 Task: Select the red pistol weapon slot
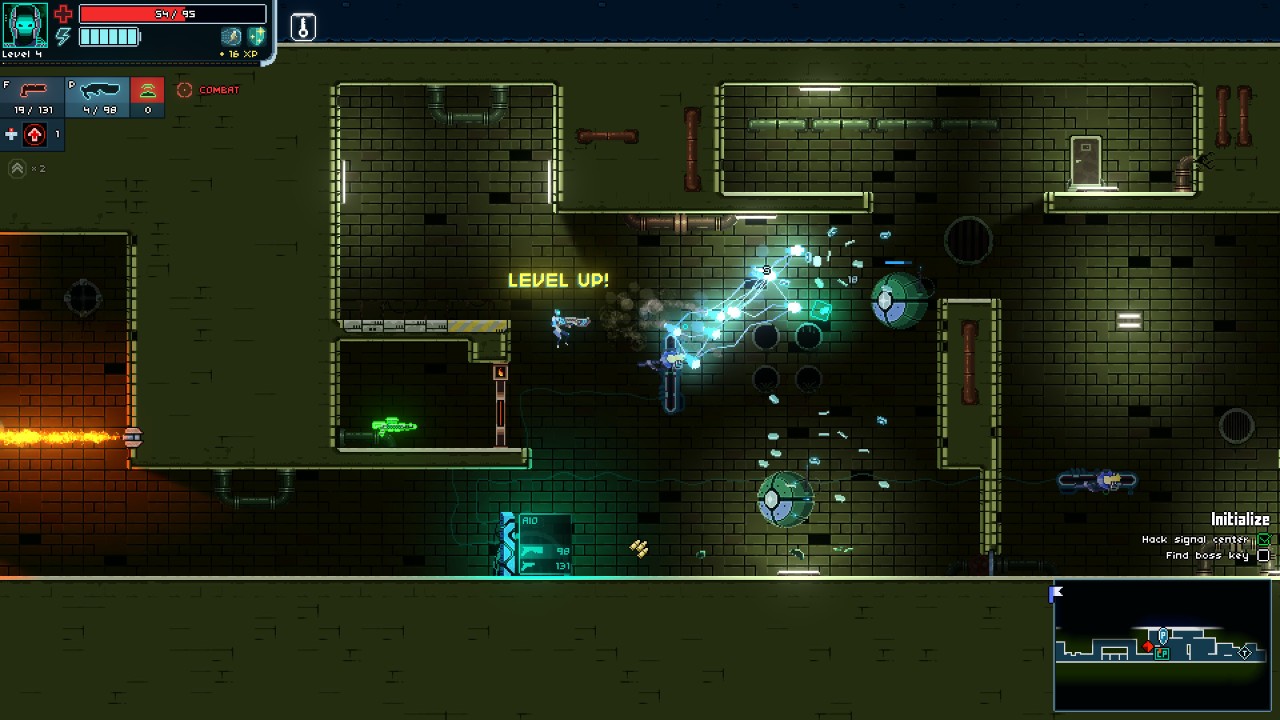click(x=32, y=96)
